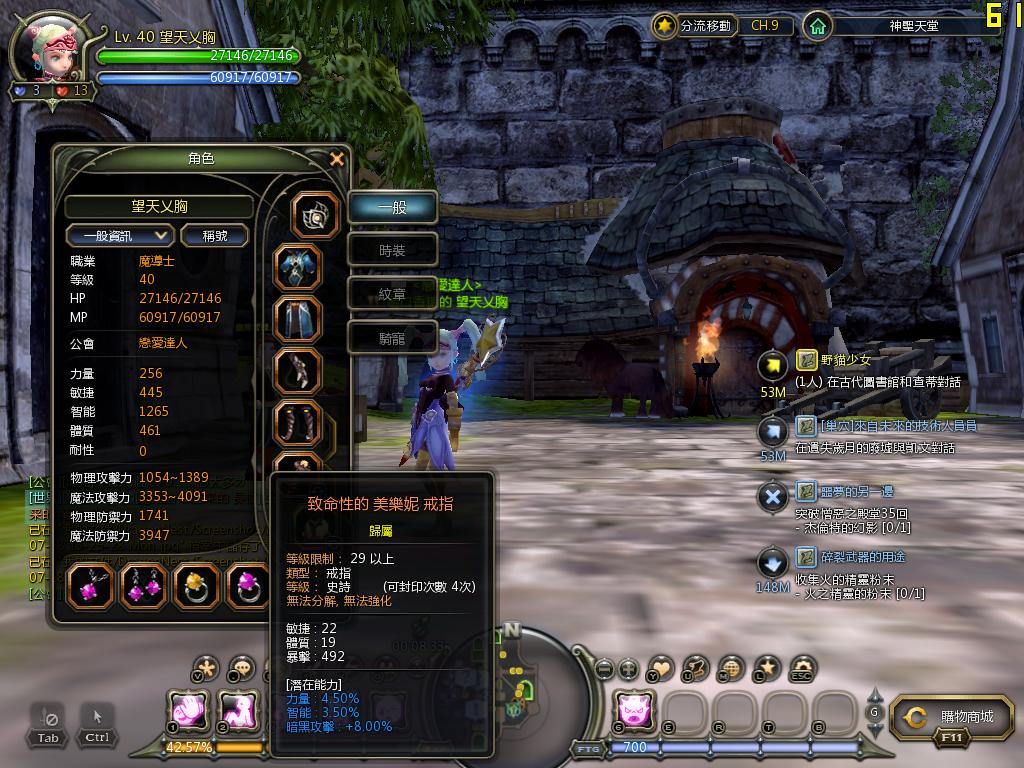Image resolution: width=1024 pixels, height=768 pixels.
Task: Select the boots equipment slot
Action: pos(298,424)
